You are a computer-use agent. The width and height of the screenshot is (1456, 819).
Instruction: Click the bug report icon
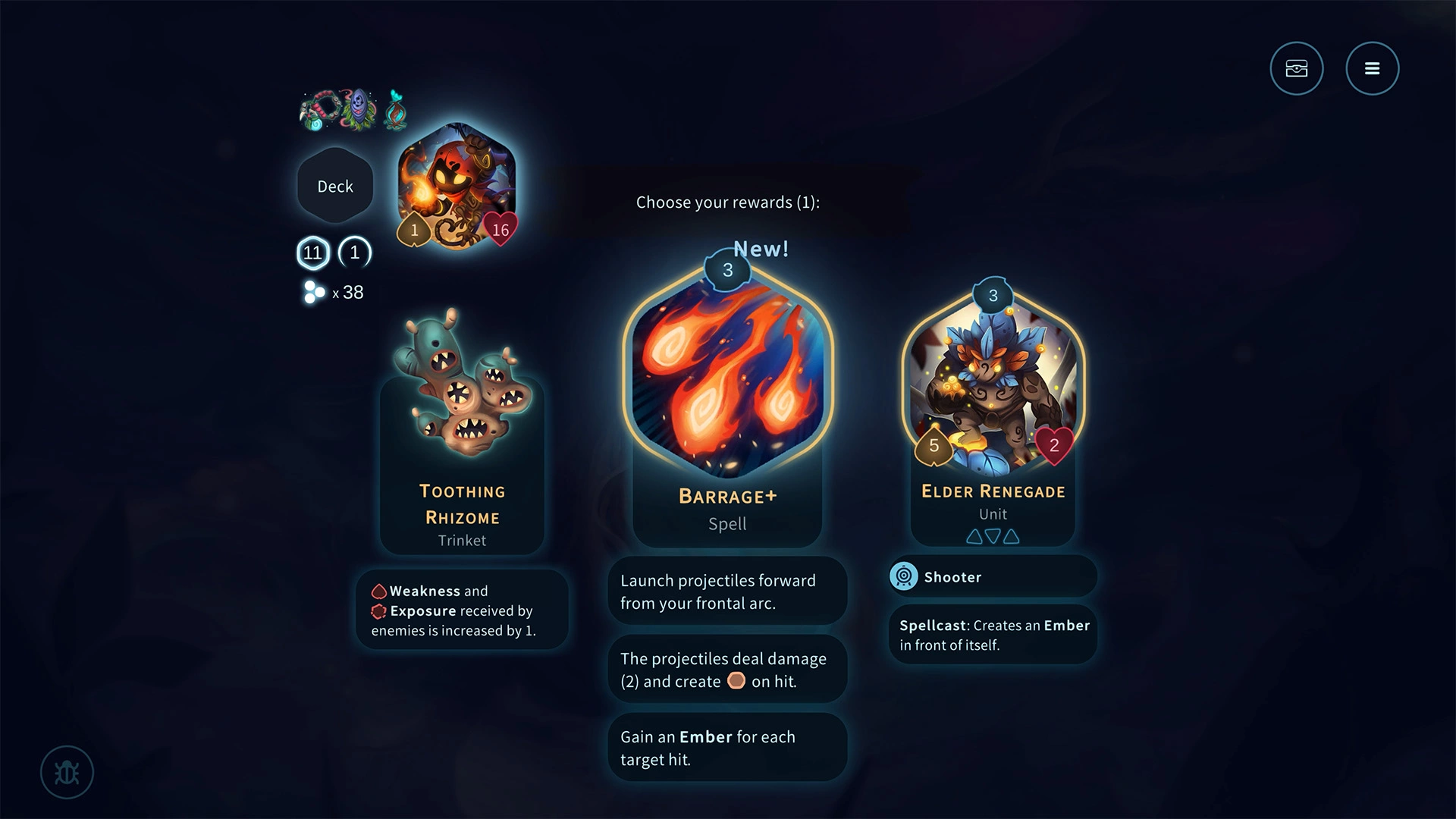pos(67,772)
